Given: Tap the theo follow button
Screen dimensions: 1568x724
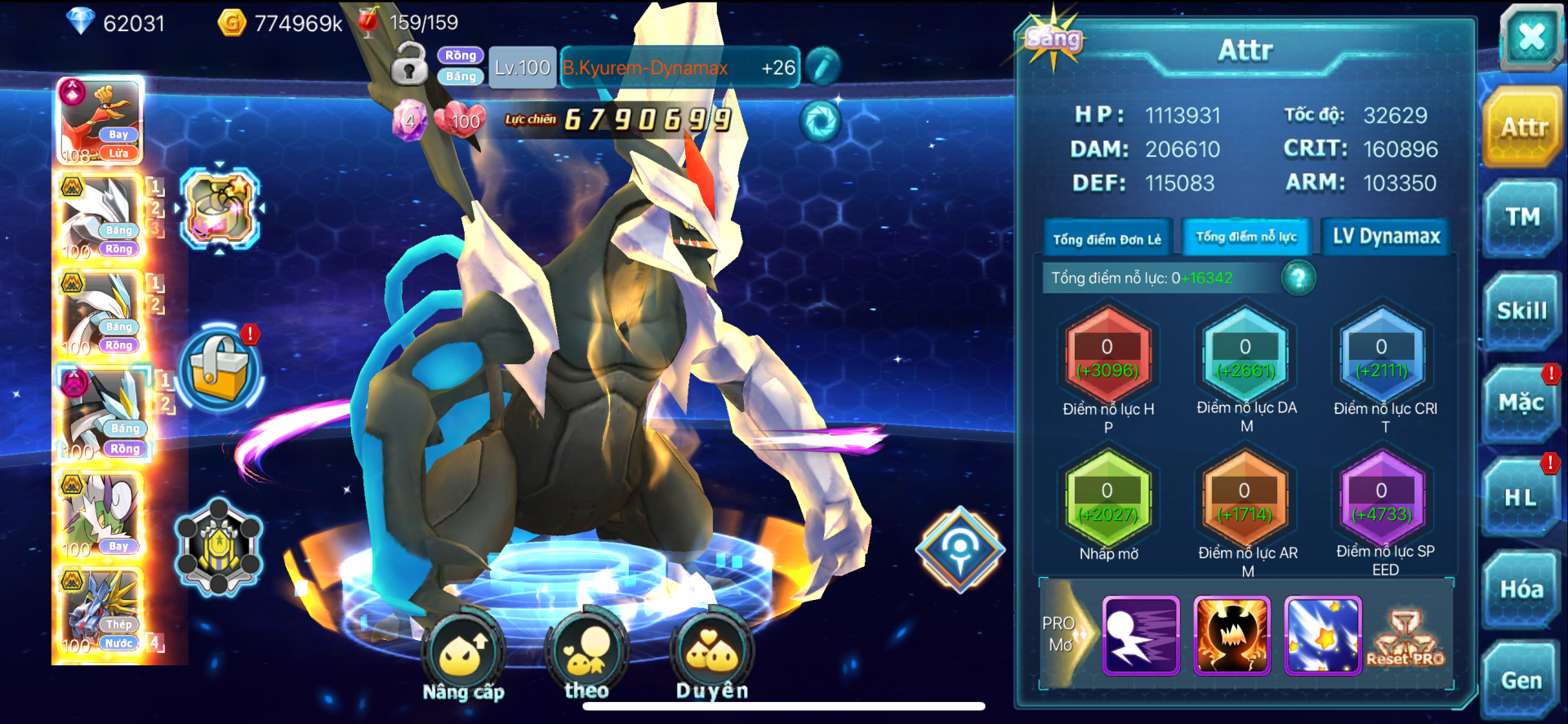Looking at the screenshot, I should coord(586,655).
